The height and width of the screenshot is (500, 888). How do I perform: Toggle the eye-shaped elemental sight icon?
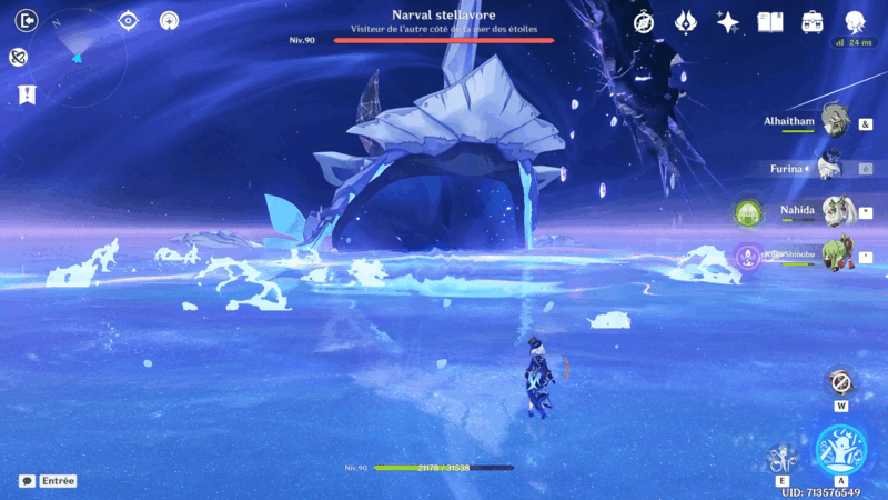[x=129, y=20]
